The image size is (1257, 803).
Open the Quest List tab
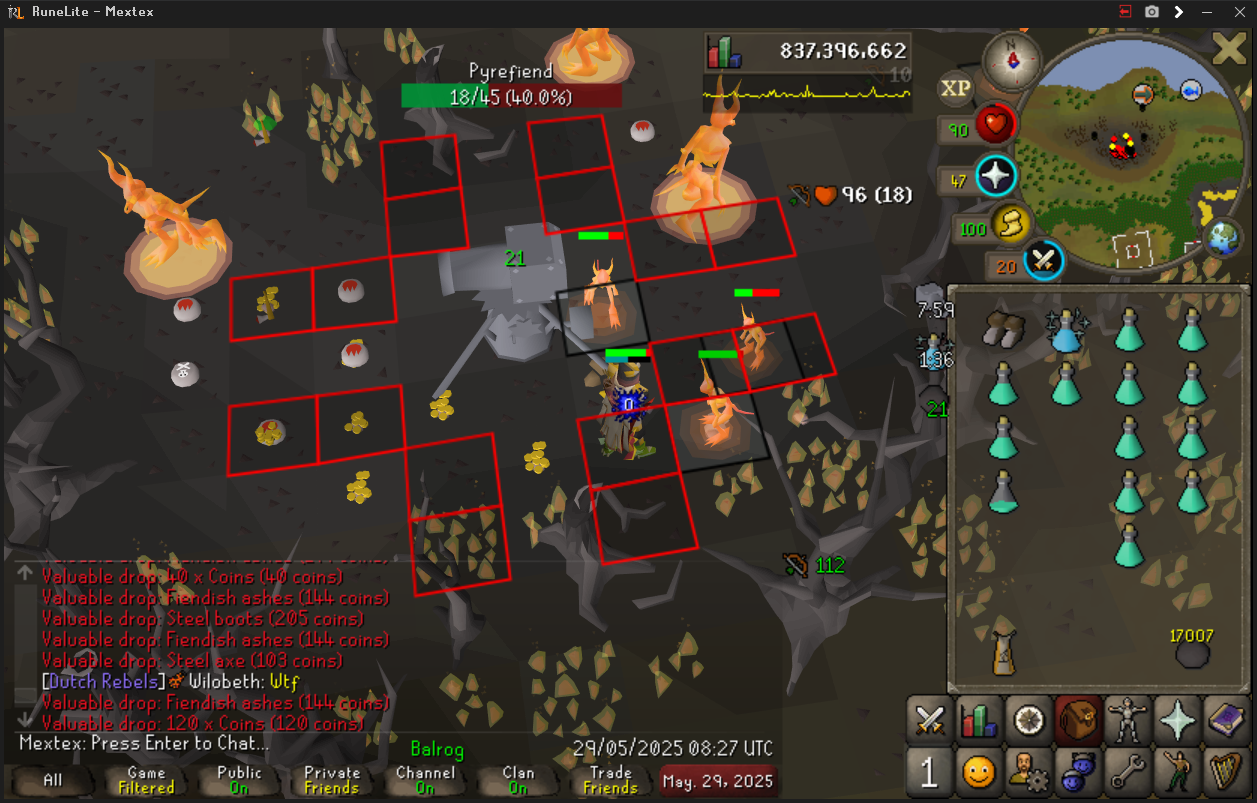click(1029, 720)
